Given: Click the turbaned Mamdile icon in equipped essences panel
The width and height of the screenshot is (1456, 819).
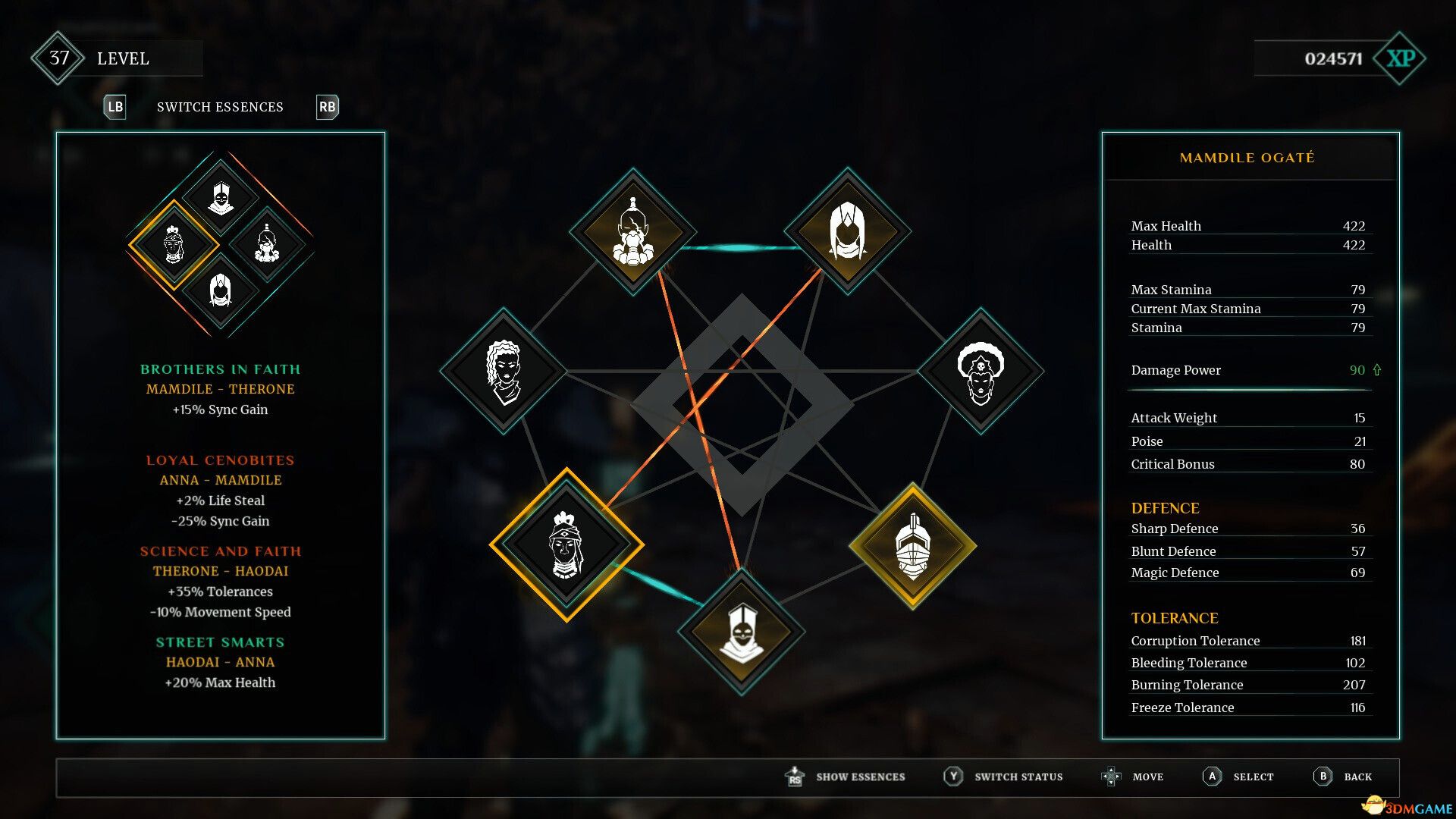Looking at the screenshot, I should 174,244.
